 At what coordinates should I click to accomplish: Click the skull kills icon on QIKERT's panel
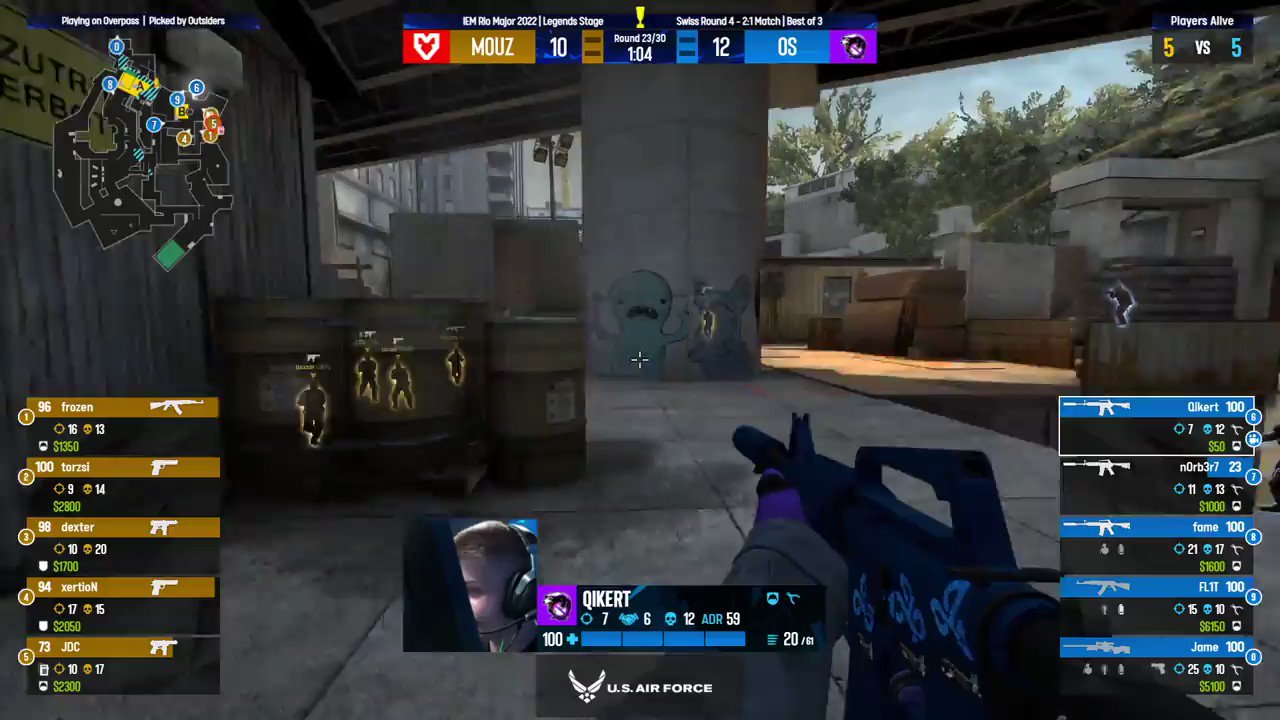point(669,619)
